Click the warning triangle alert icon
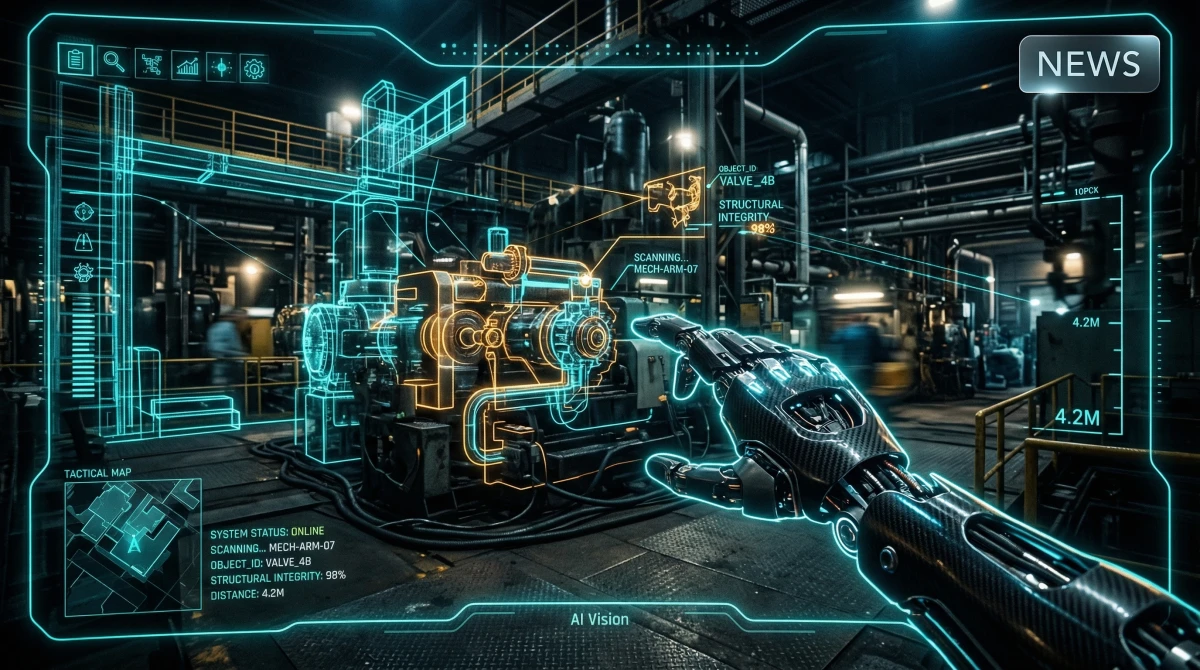Viewport: 1200px width, 670px height. tap(84, 243)
